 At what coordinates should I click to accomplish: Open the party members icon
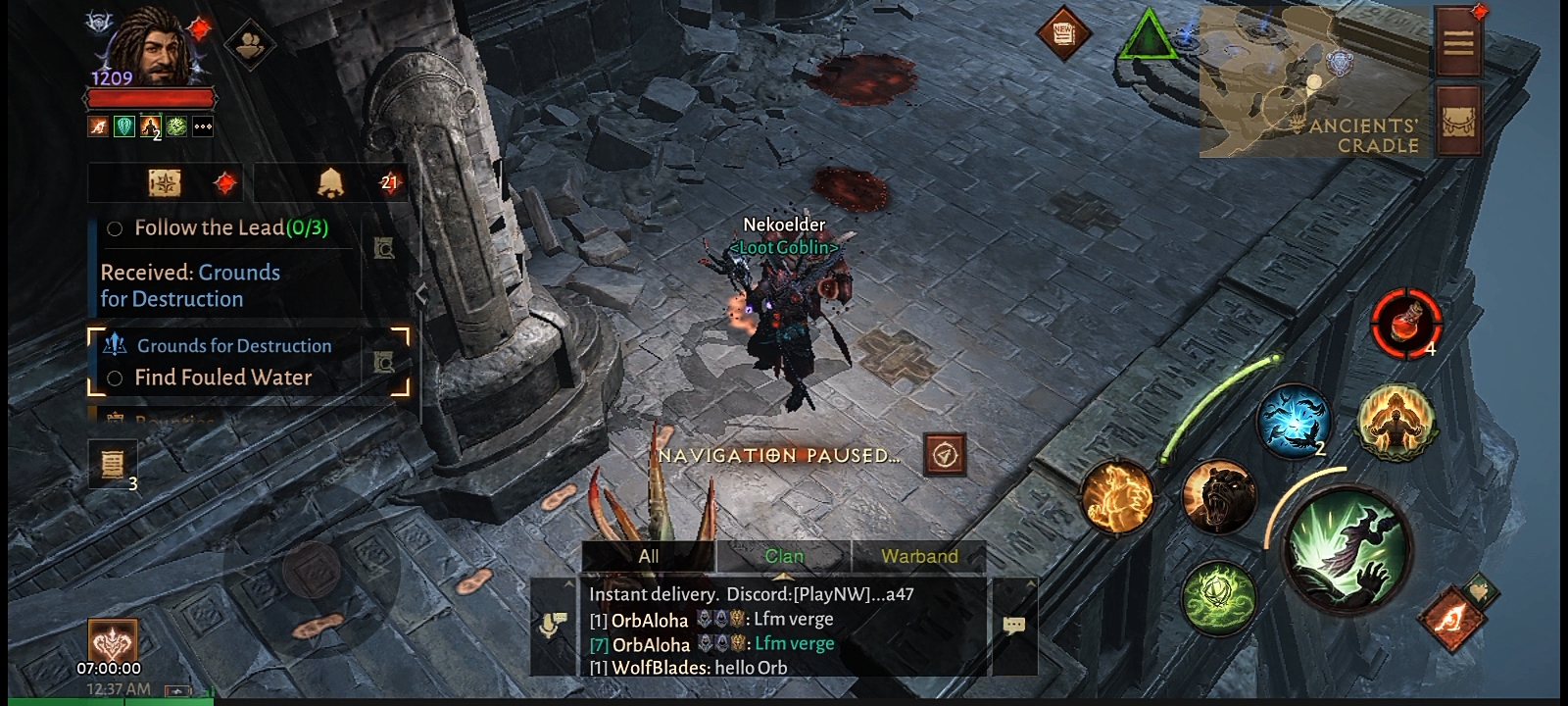point(249,43)
